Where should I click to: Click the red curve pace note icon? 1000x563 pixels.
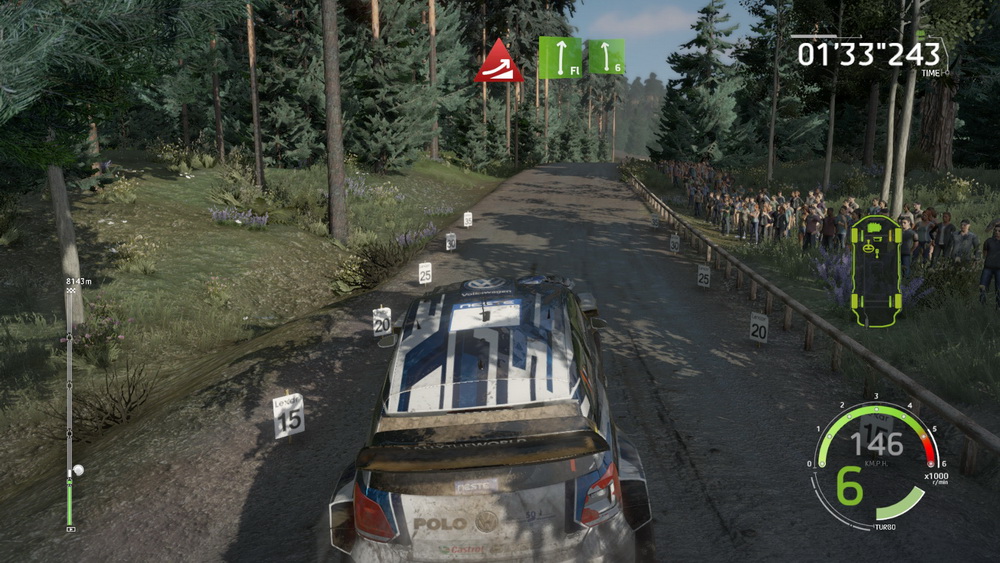click(499, 62)
